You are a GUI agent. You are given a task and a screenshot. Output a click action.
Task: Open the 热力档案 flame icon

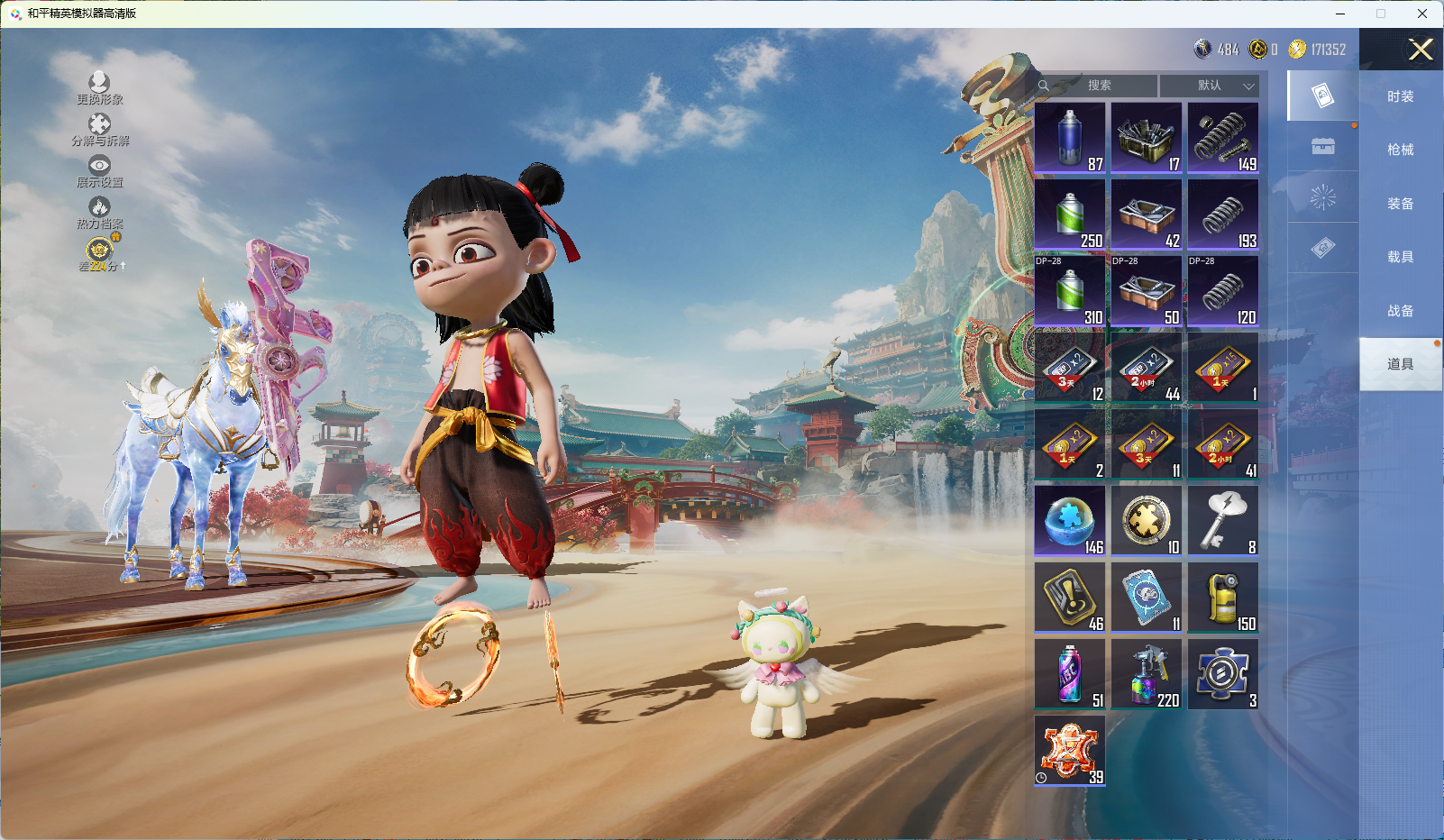pos(99,213)
